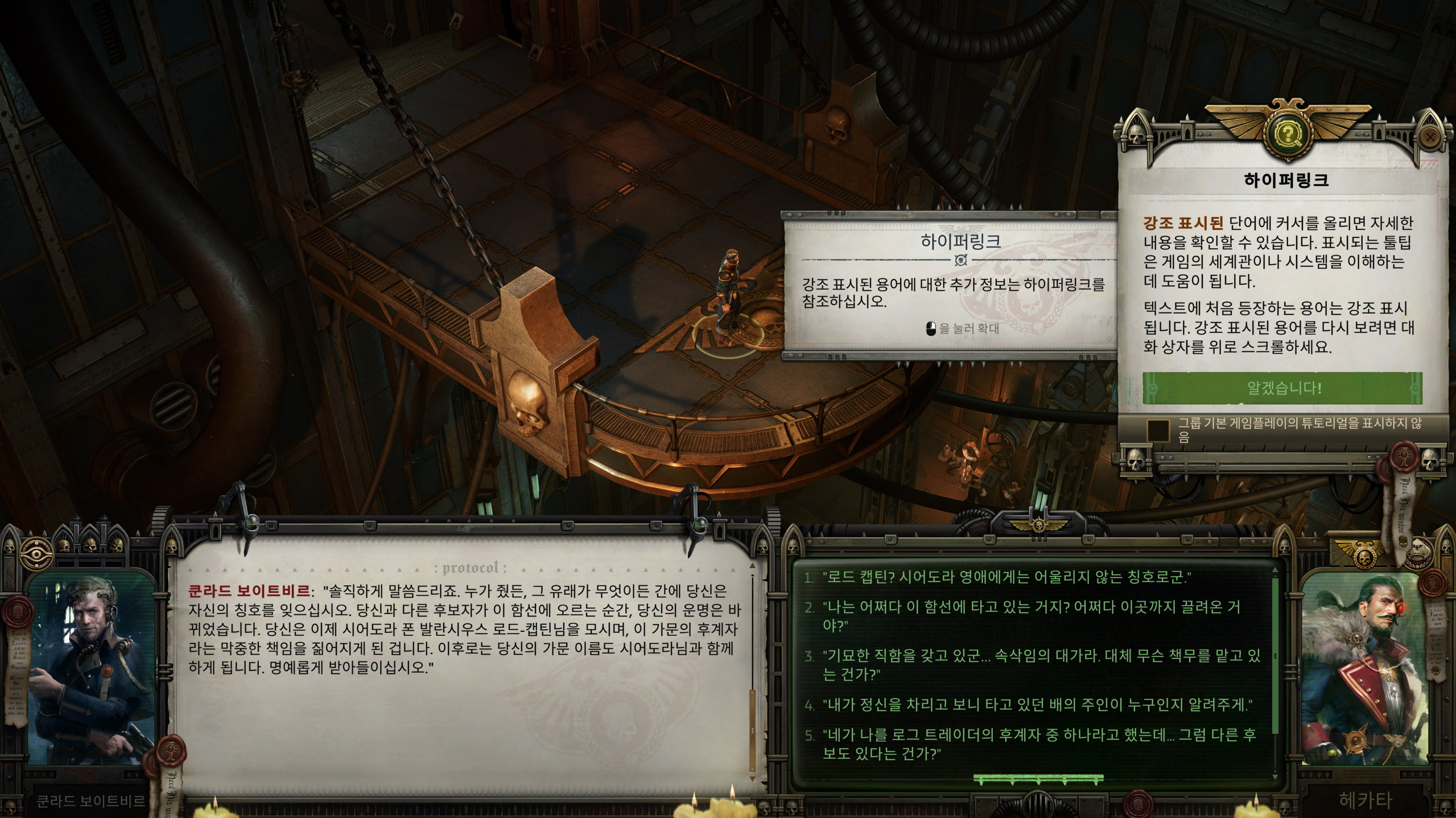Close the 하이퍼링크 tutorial panel

coord(1430,137)
